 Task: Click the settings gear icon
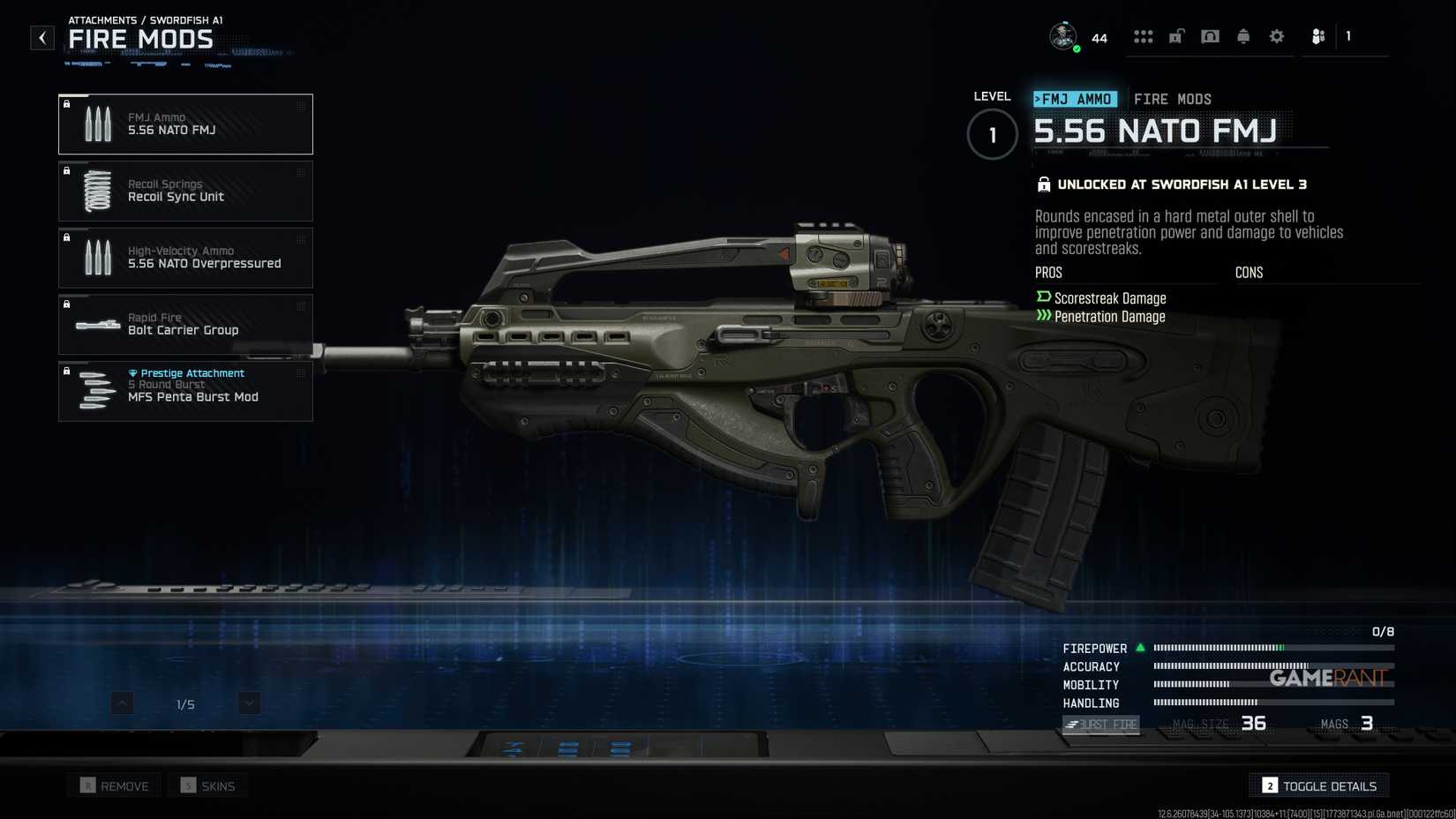1276,36
